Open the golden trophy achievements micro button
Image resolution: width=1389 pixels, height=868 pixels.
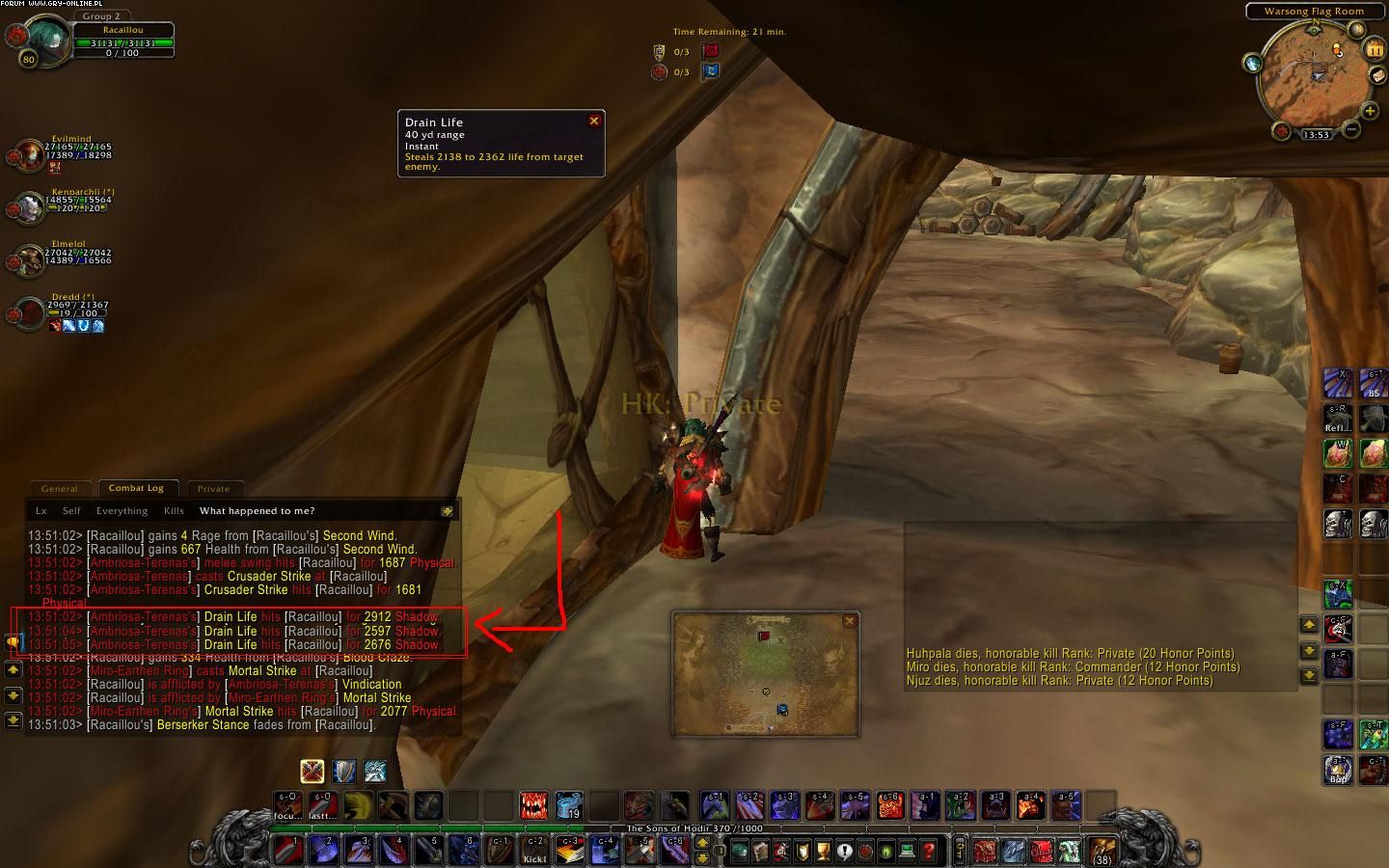pos(823,851)
